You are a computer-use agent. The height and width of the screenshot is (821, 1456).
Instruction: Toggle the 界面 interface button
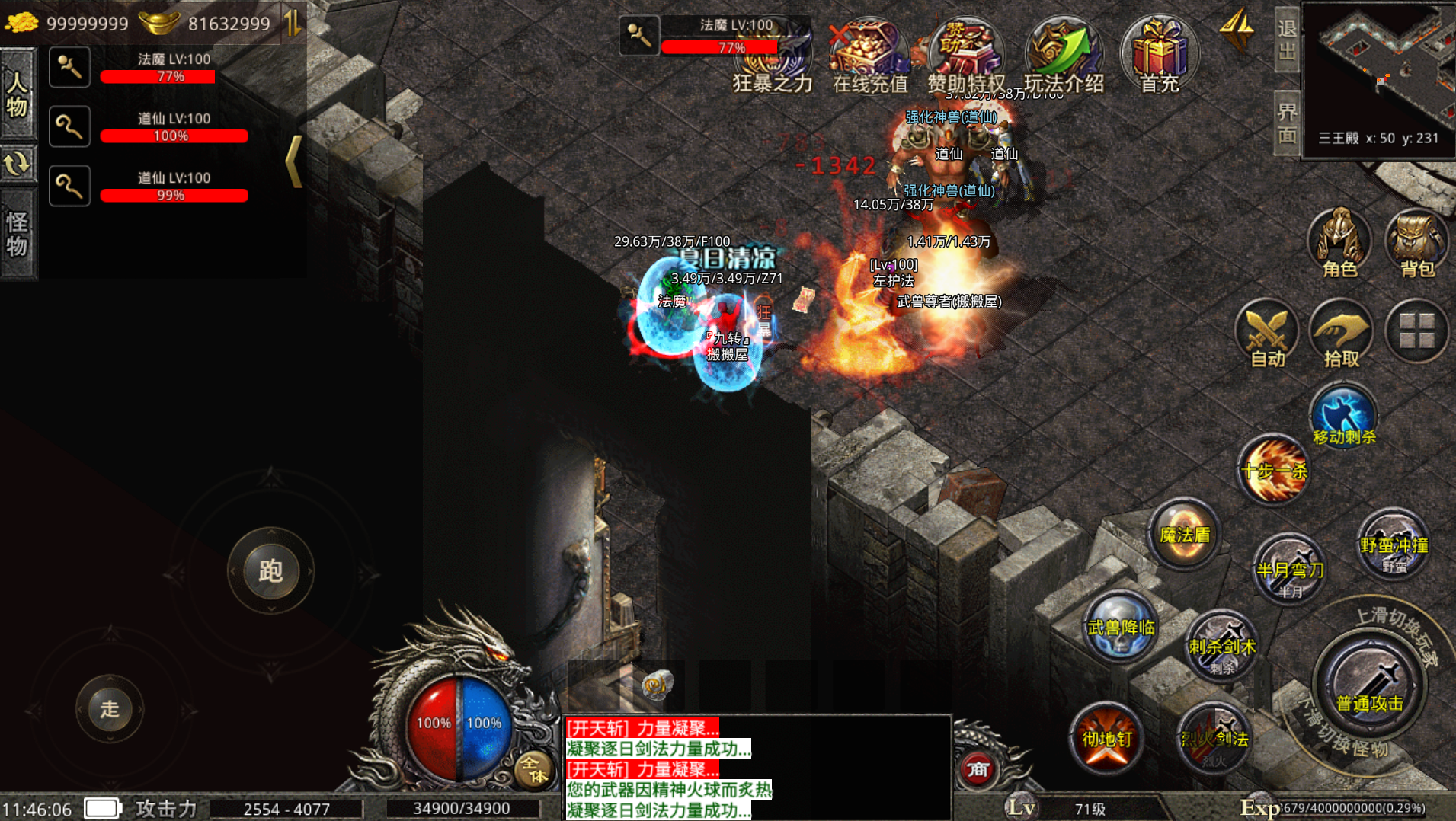coord(1287,123)
